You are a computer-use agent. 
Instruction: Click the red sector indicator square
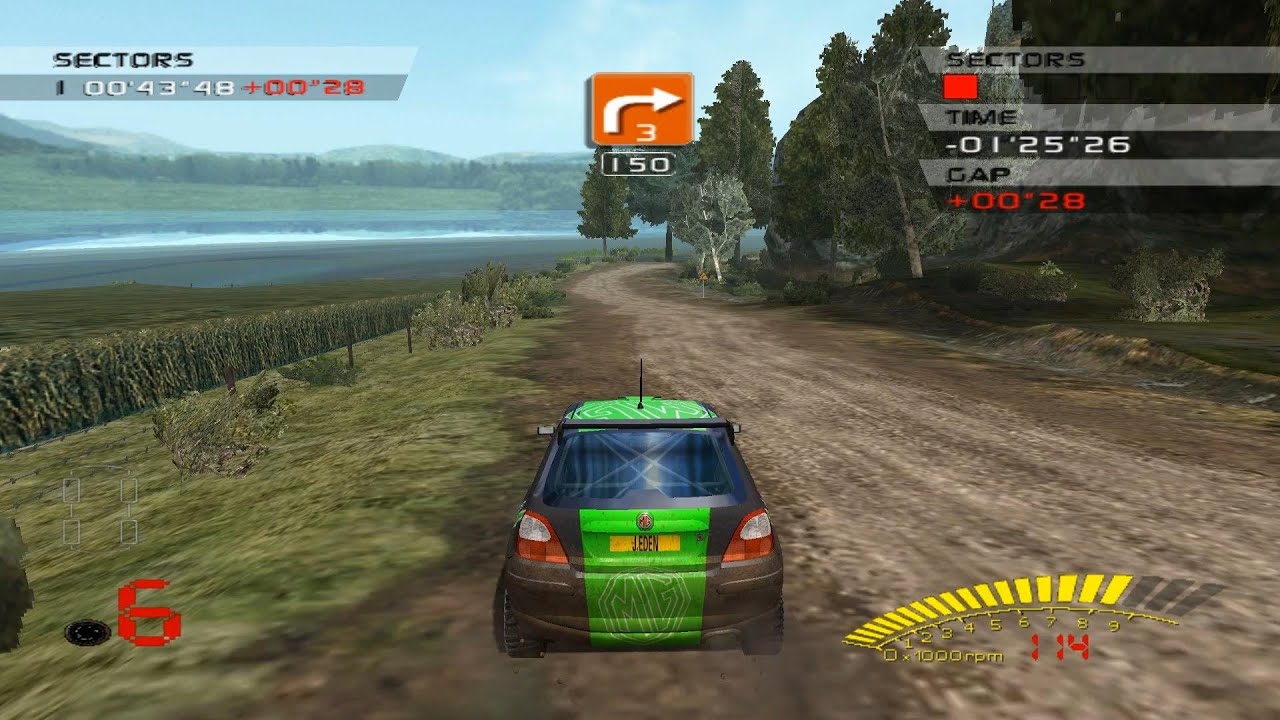pyautogui.click(x=960, y=87)
